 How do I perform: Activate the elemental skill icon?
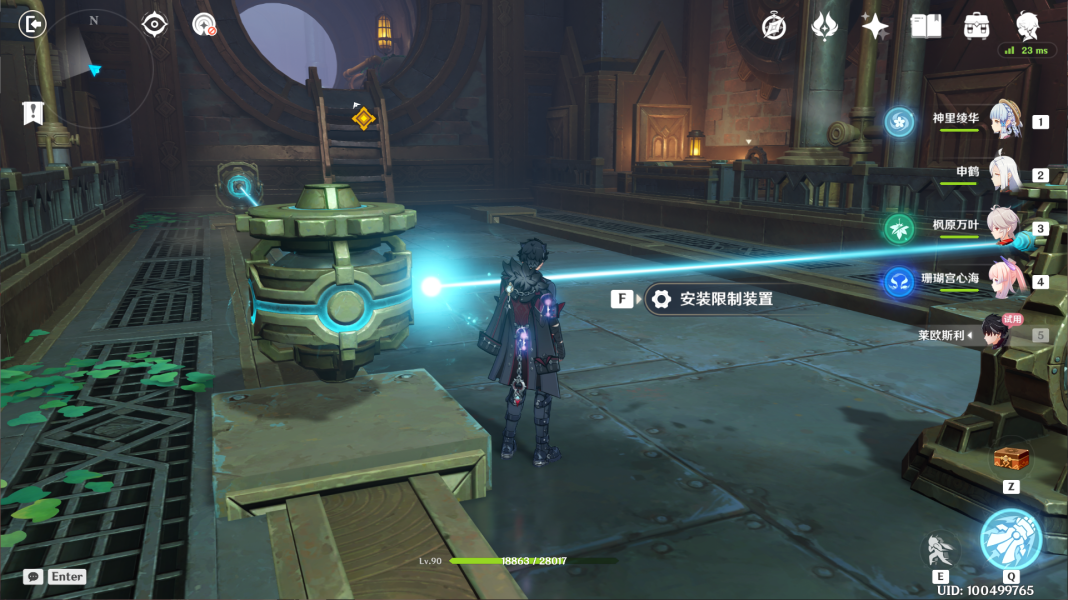tap(940, 548)
